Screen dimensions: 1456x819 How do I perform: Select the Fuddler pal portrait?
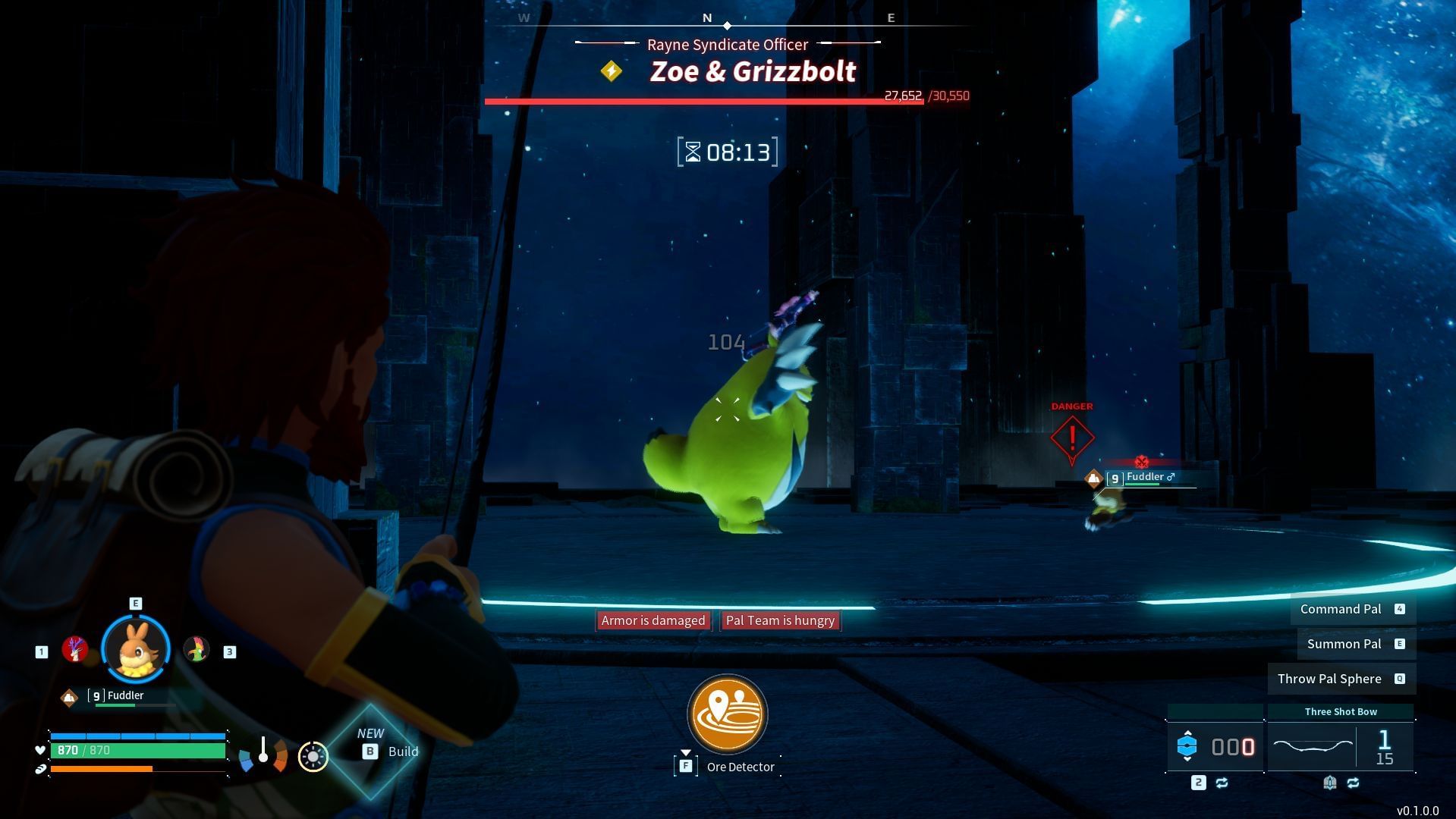click(x=136, y=650)
